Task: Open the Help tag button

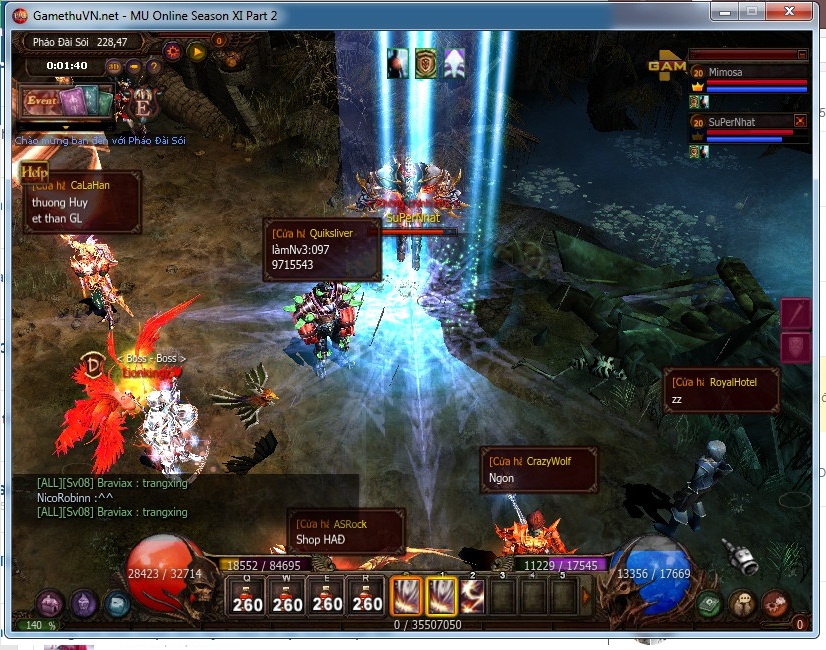Action: point(35,172)
